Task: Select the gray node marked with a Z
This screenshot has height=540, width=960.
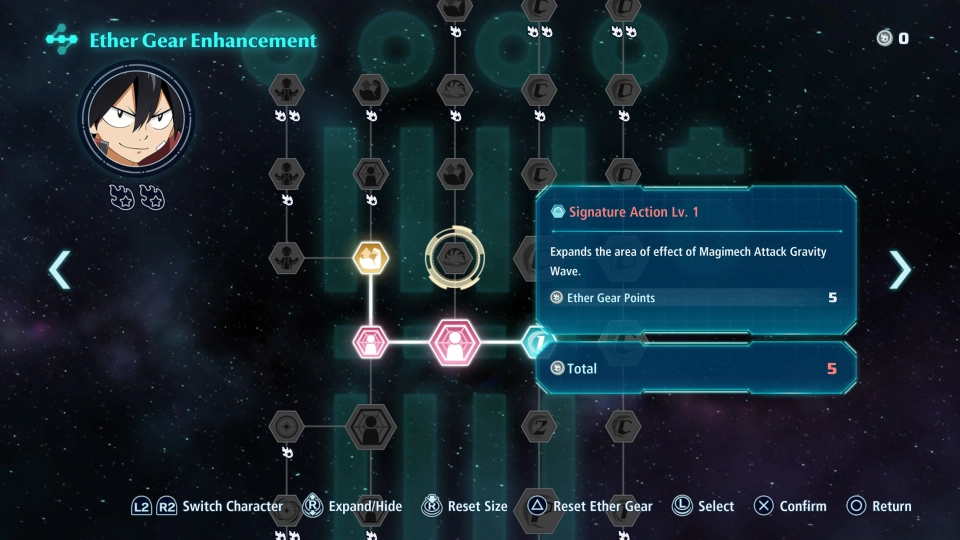Action: pyautogui.click(x=540, y=428)
